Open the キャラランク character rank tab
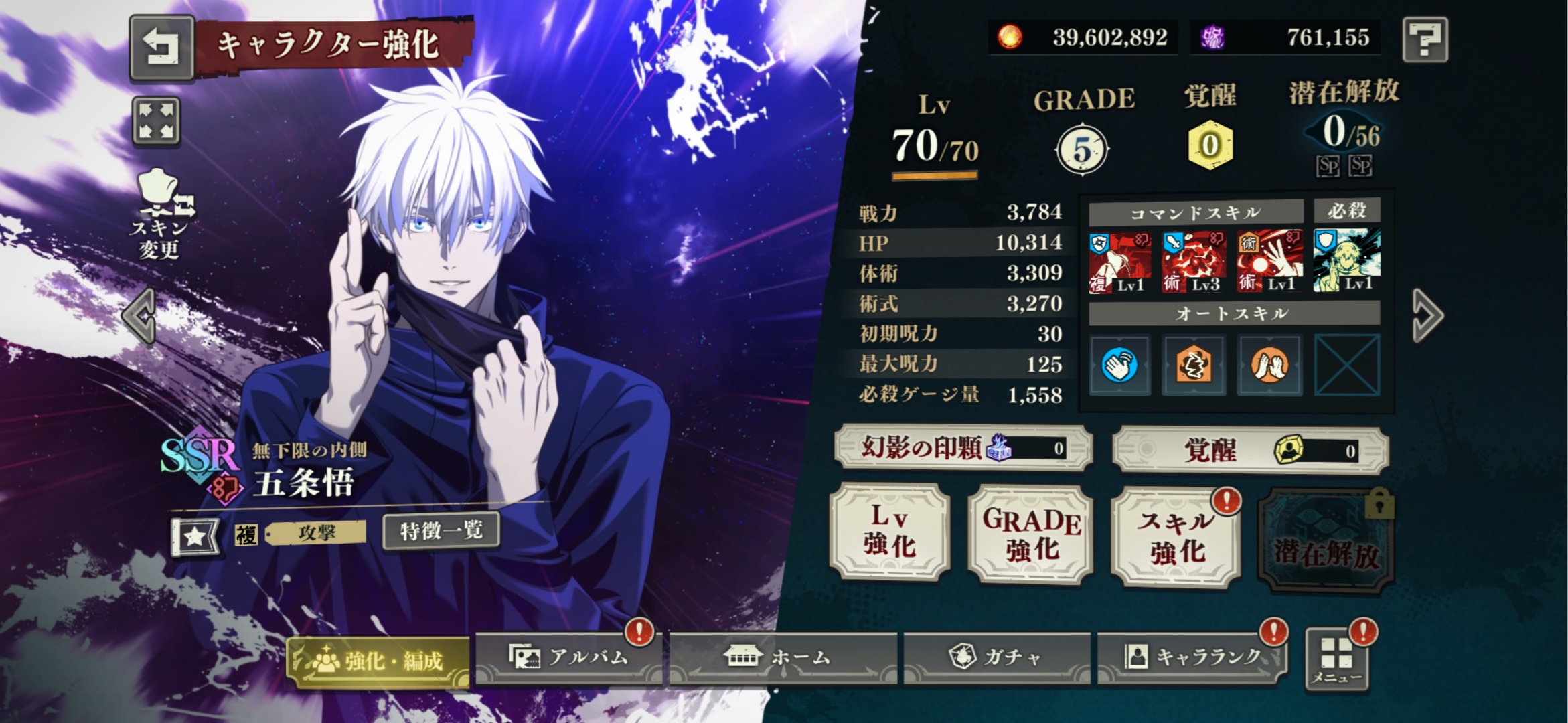1568x723 pixels. (1192, 657)
